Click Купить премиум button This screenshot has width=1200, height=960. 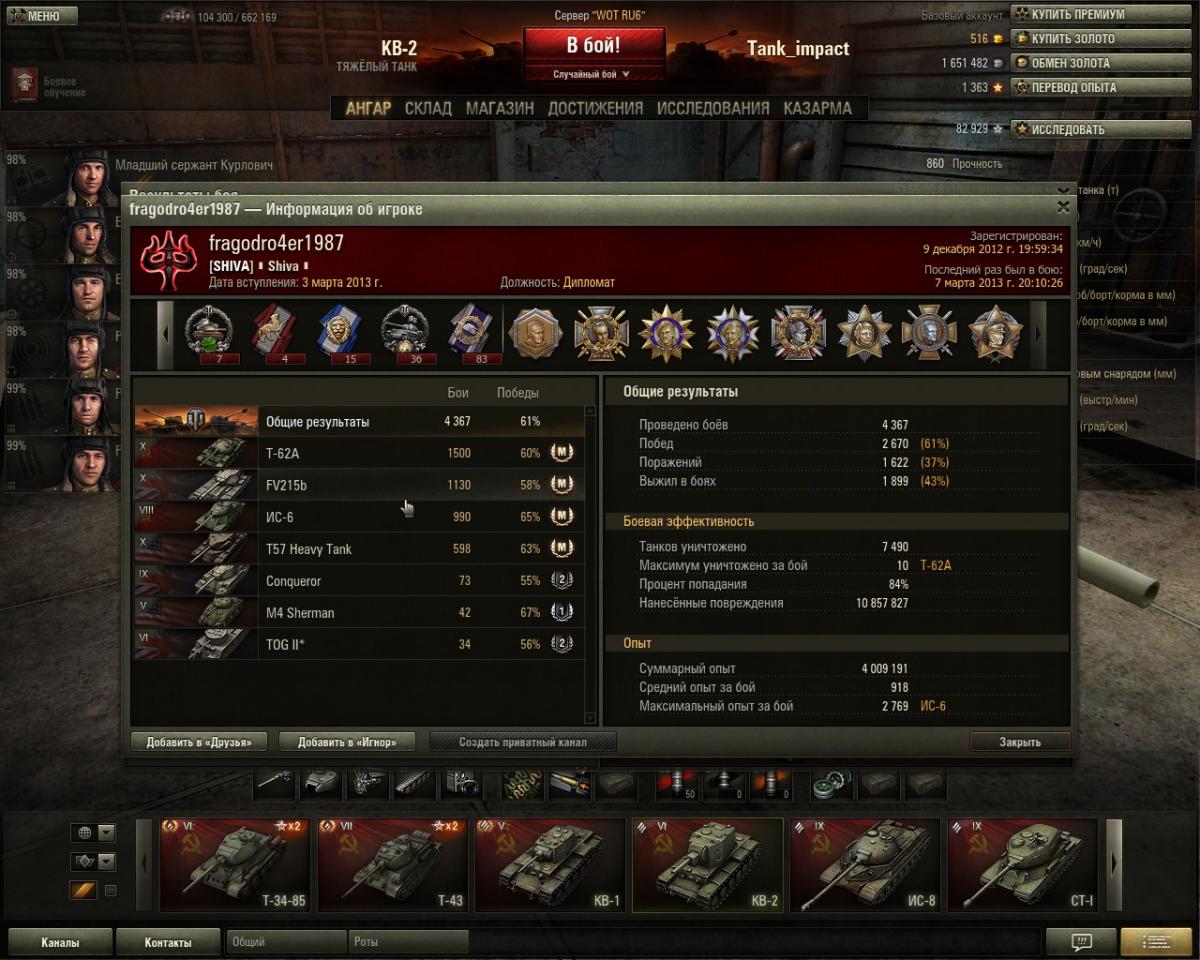pos(1077,15)
